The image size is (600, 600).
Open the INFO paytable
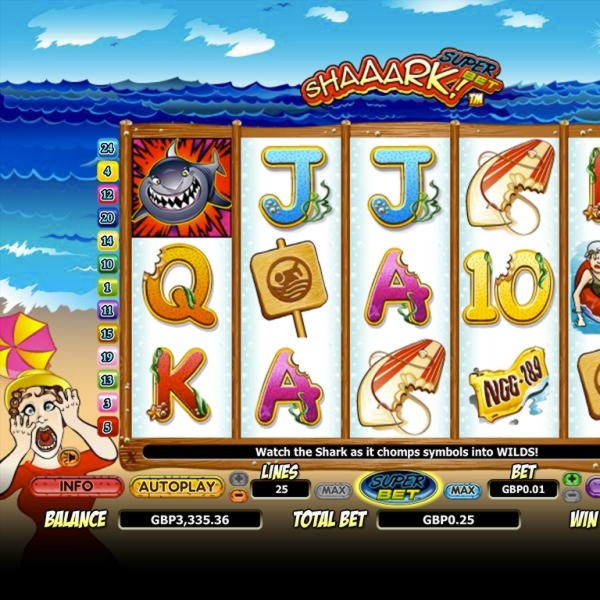(76, 487)
